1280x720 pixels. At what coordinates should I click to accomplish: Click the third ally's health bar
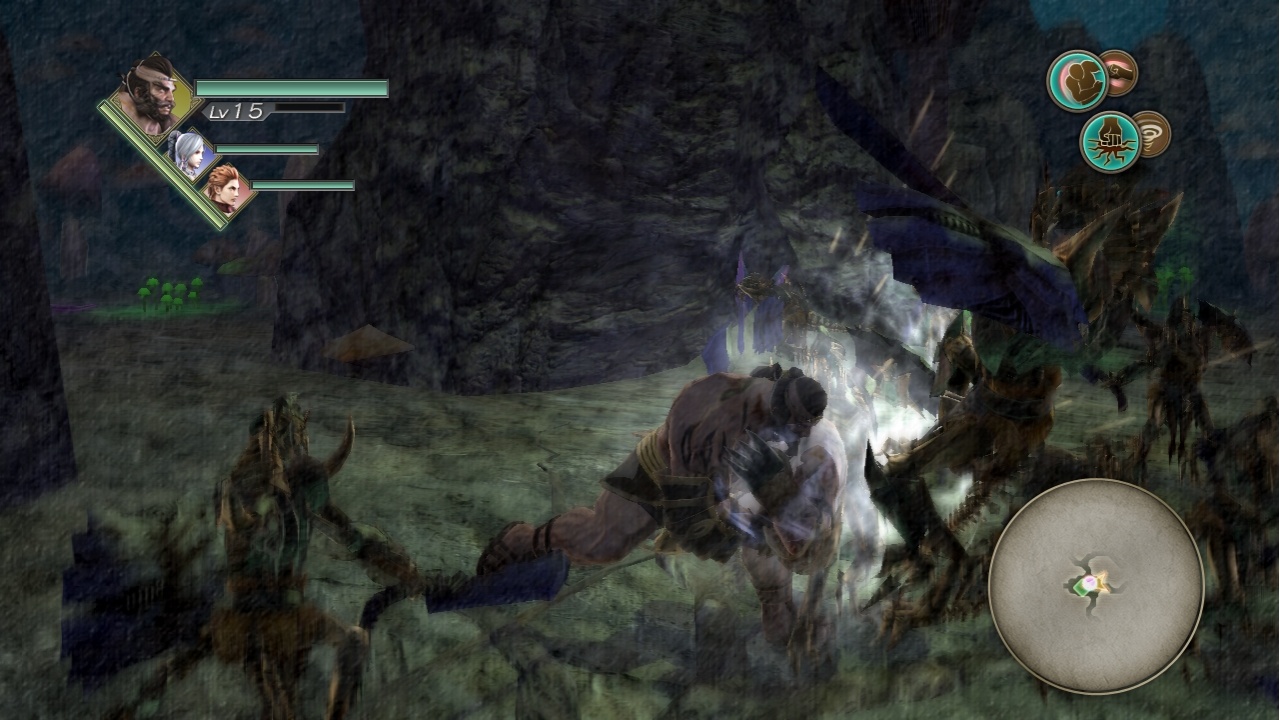coord(301,185)
